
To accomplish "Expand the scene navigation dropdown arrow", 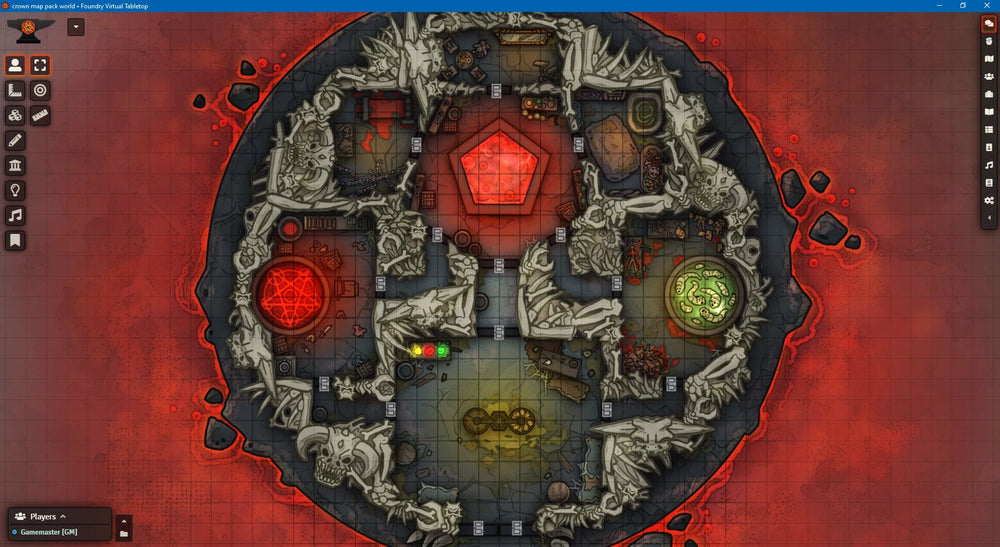I will (76, 27).
